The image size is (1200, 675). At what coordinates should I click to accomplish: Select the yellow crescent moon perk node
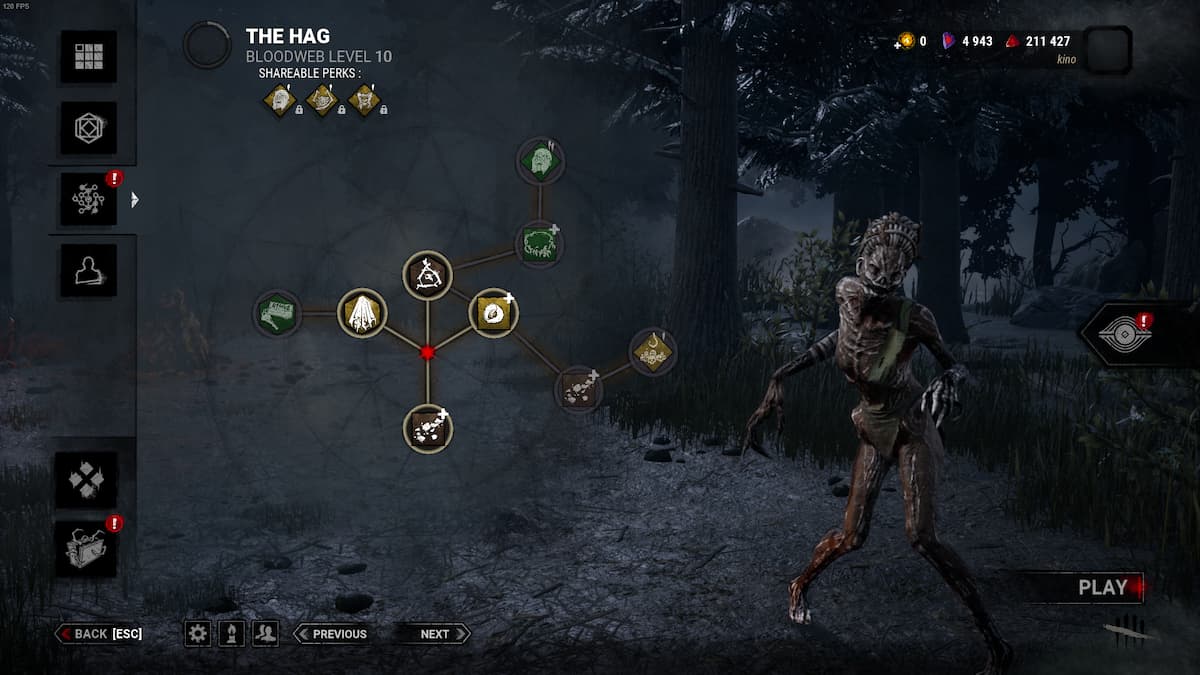653,351
